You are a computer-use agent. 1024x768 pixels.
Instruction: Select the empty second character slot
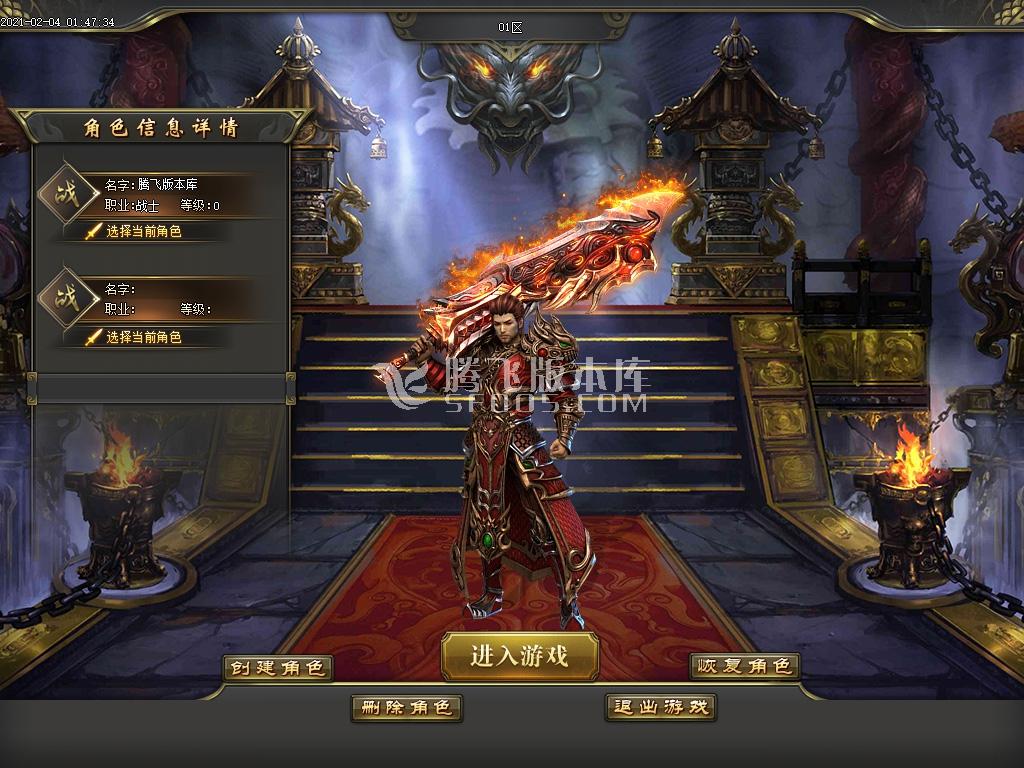pyautogui.click(x=160, y=298)
